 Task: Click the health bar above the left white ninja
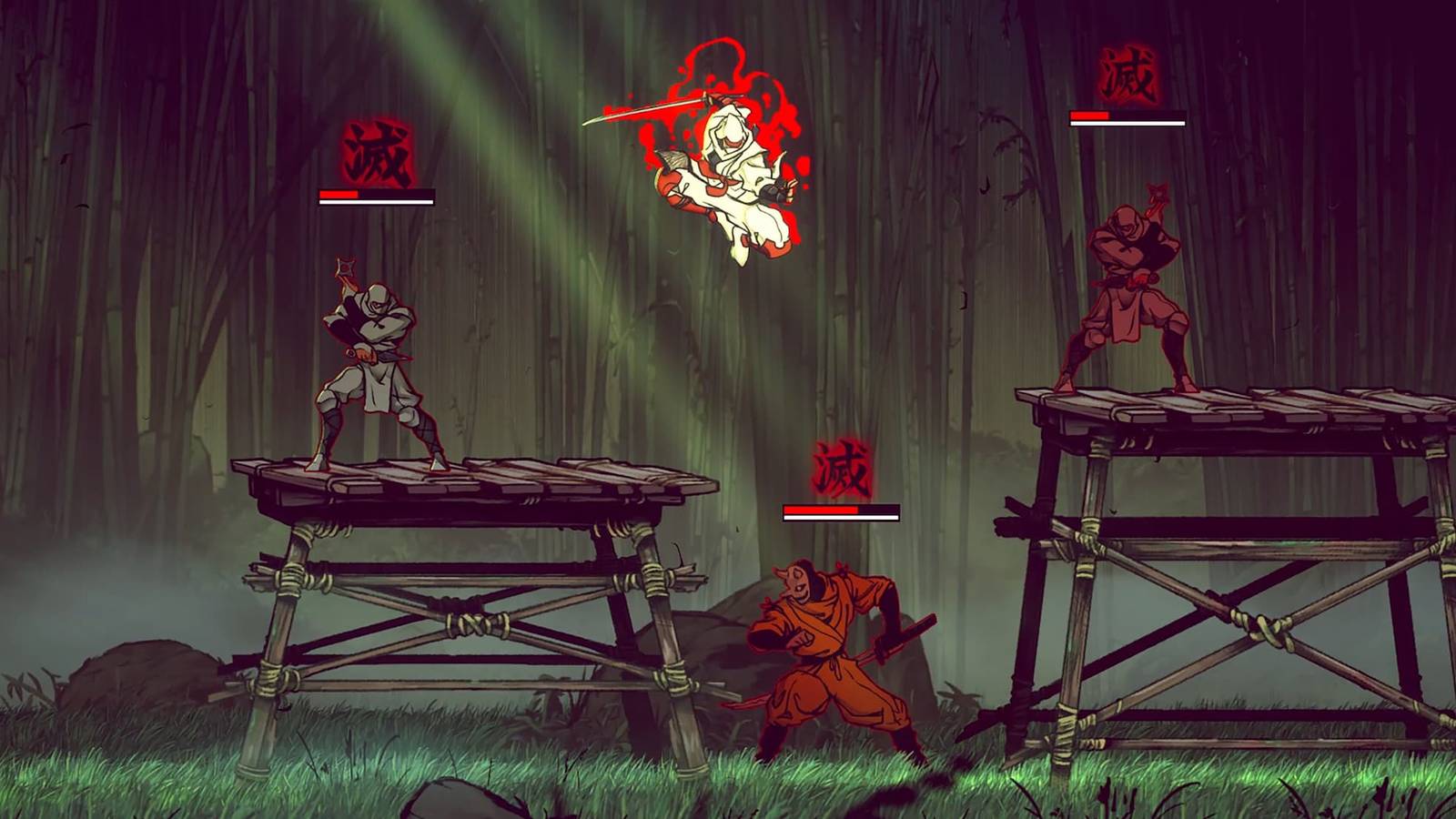pyautogui.click(x=375, y=196)
